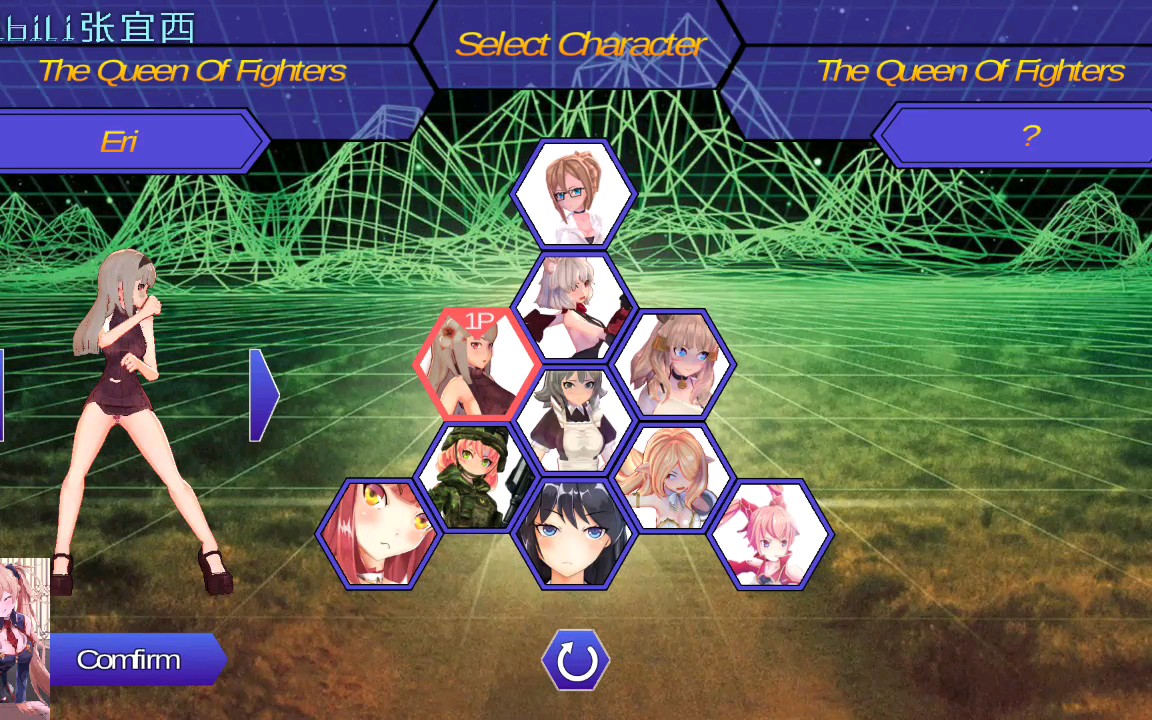Click the right arrow beside the character model
The image size is (1152, 720).
tap(262, 395)
